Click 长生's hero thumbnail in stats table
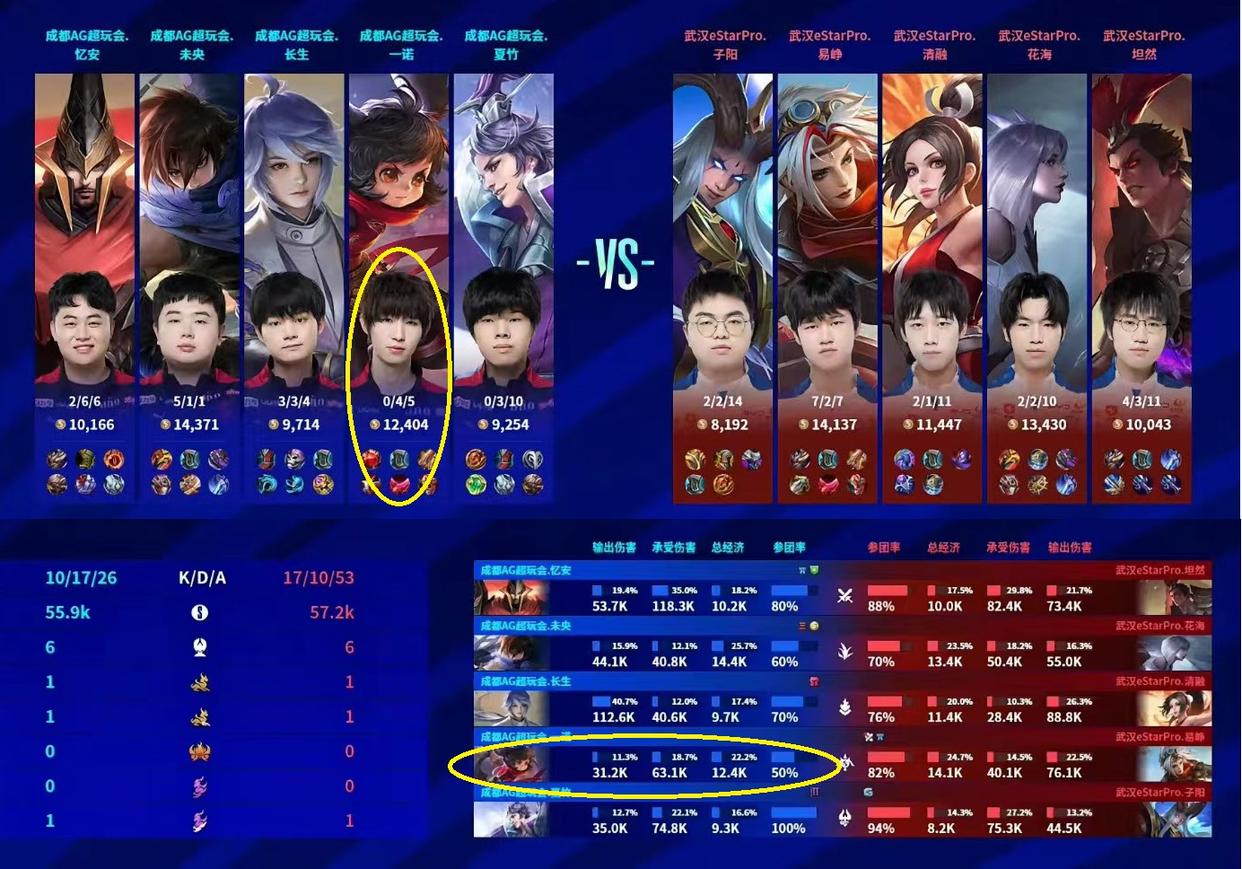This screenshot has height=869, width=1242. pyautogui.click(x=511, y=708)
